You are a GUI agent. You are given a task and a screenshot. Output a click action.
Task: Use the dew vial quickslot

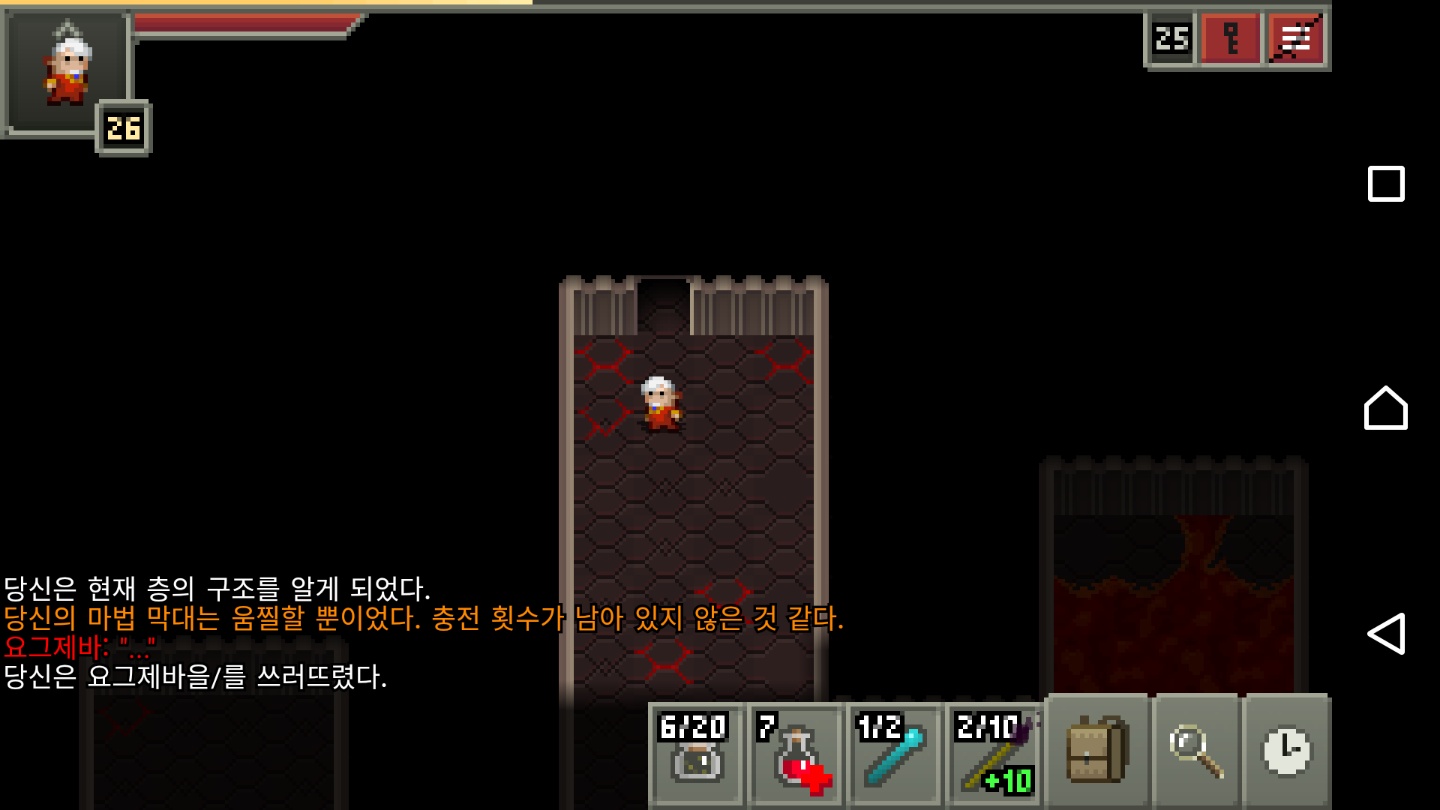[697, 757]
